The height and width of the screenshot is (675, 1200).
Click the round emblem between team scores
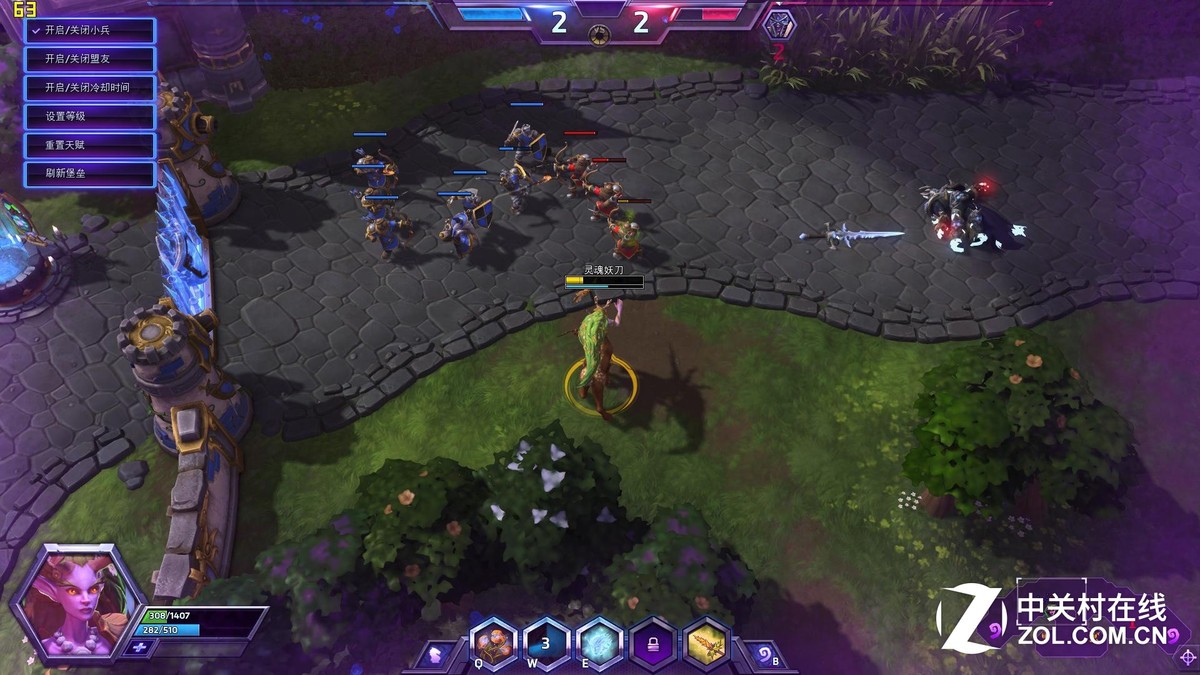(600, 32)
